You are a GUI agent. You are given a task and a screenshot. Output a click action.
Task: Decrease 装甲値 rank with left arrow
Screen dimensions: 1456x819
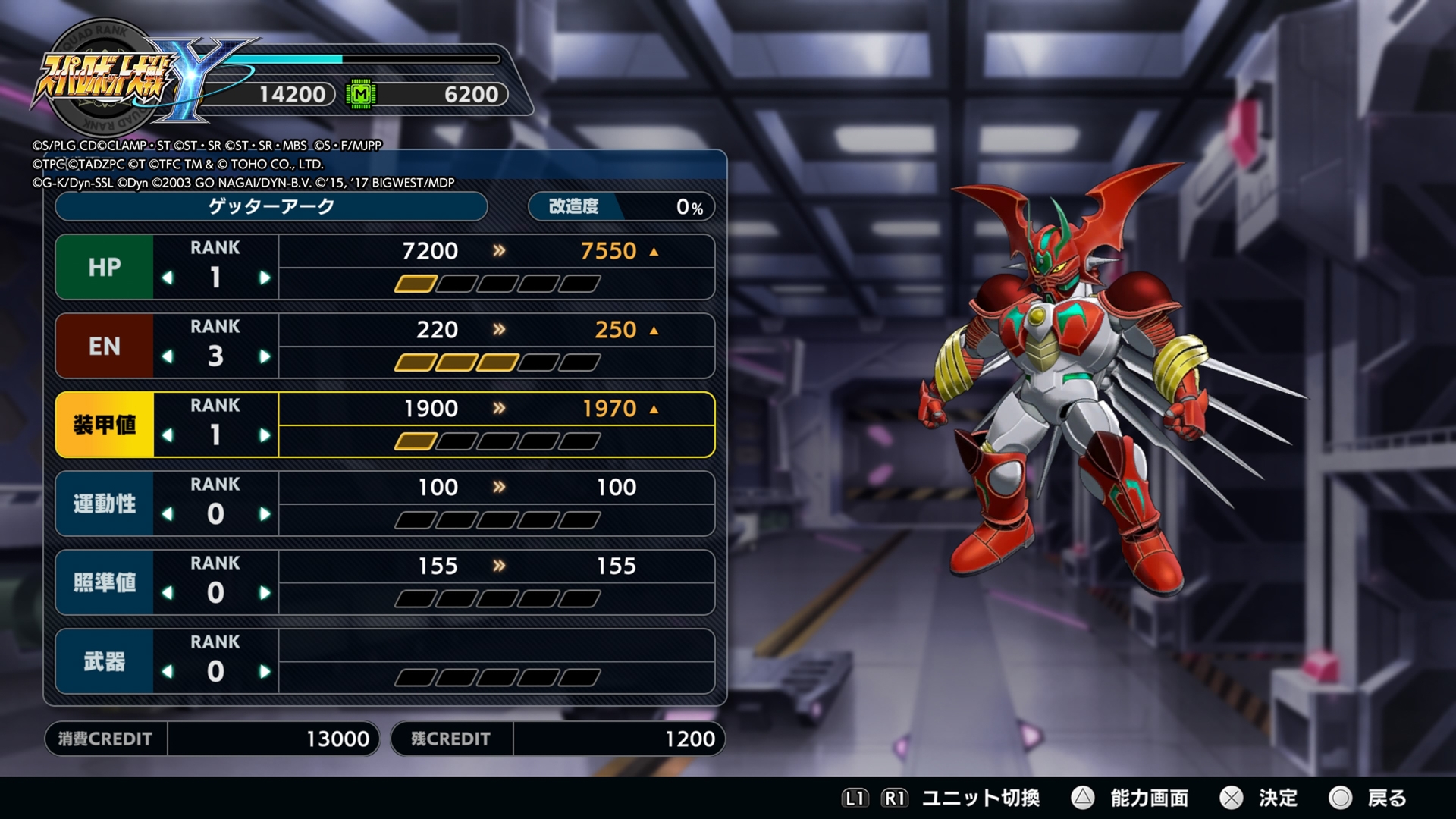(168, 436)
